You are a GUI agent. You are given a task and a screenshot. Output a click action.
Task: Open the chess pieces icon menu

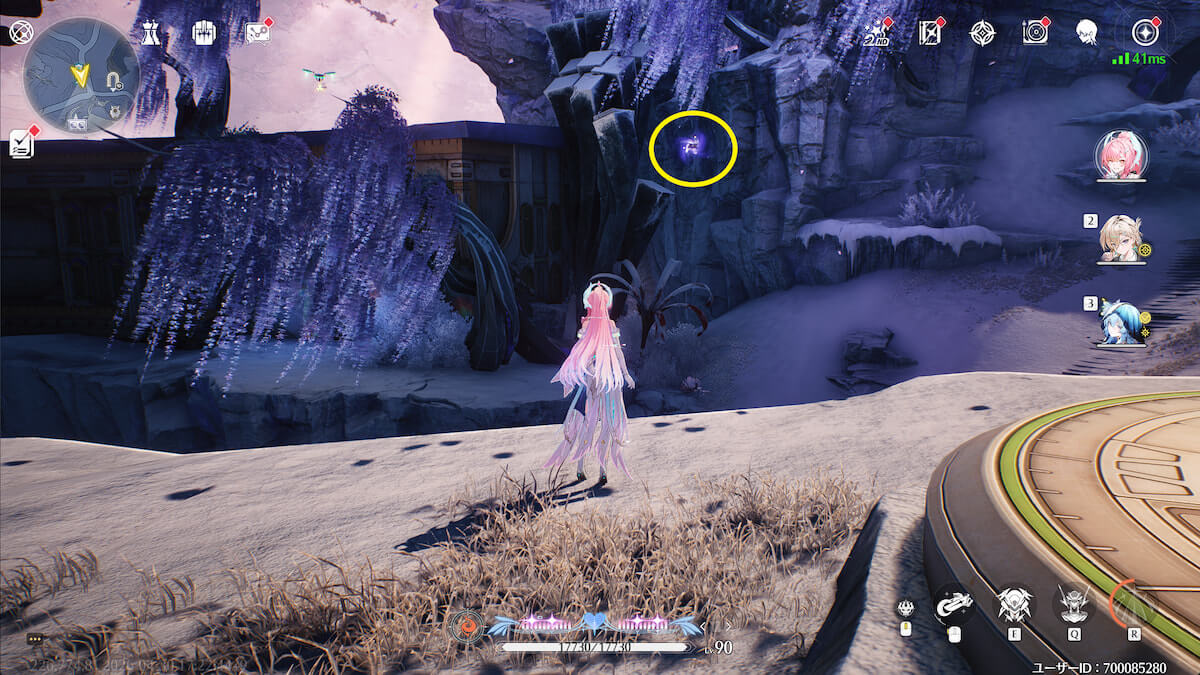[x=150, y=32]
